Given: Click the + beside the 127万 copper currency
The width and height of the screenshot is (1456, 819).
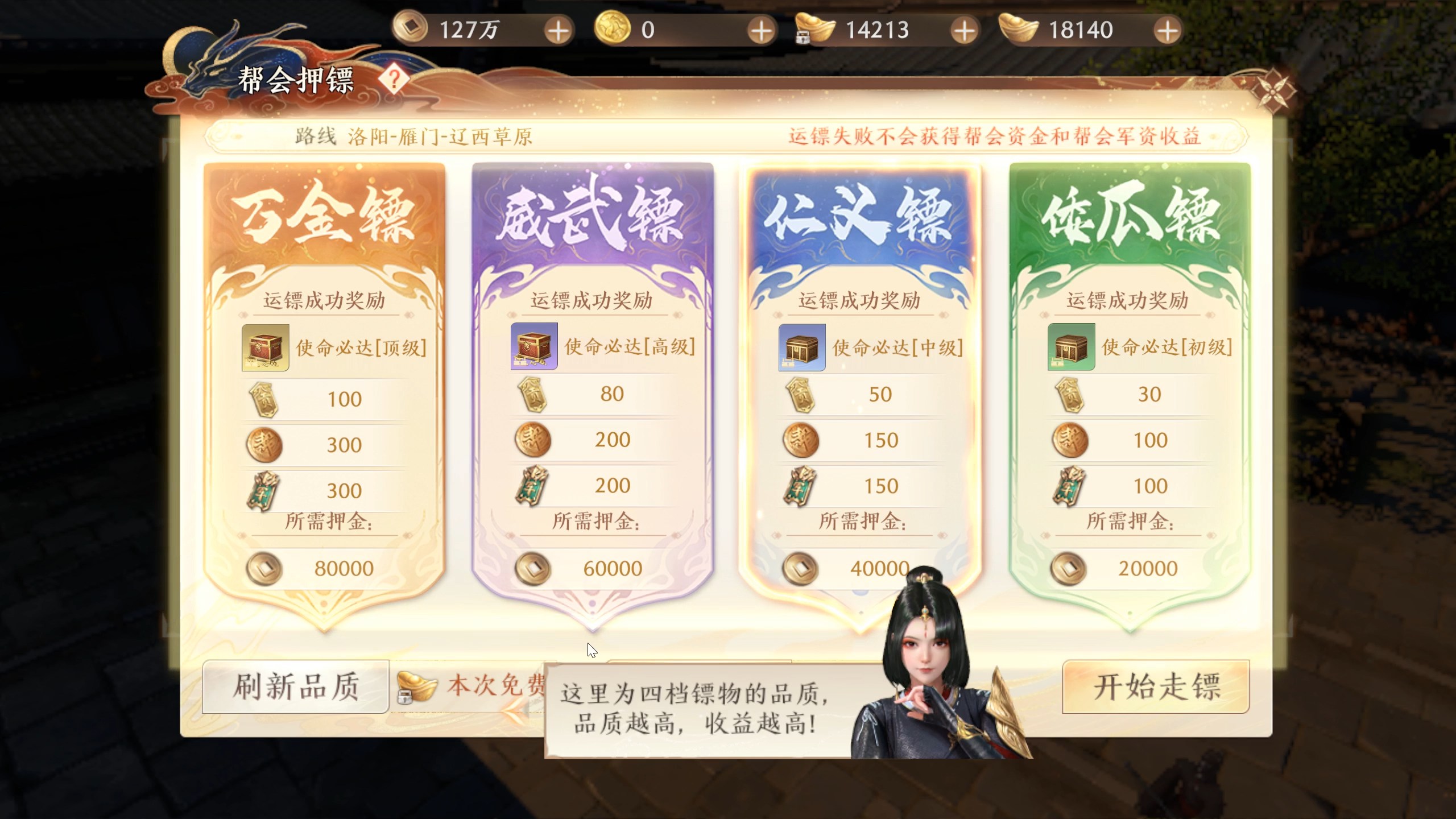Looking at the screenshot, I should click(557, 30).
